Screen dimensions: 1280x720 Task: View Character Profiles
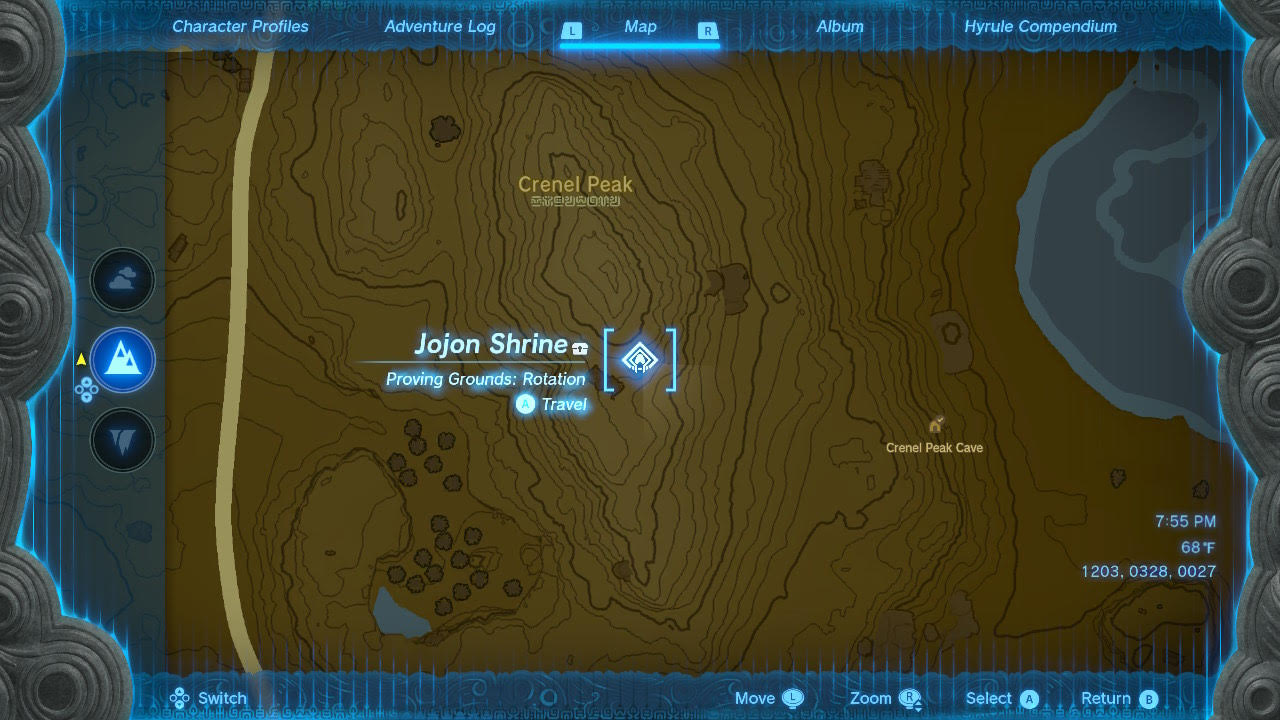tap(240, 26)
